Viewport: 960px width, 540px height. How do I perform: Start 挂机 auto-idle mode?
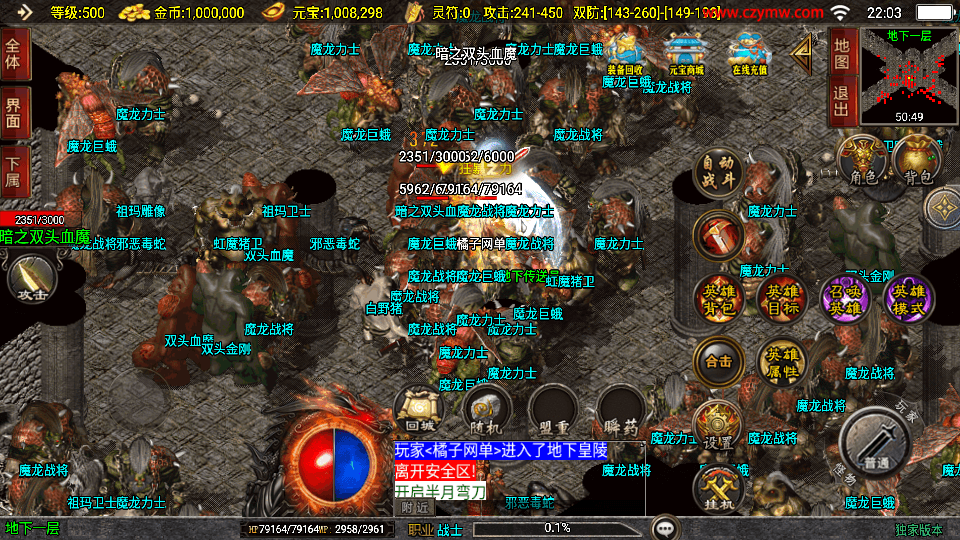pos(718,491)
